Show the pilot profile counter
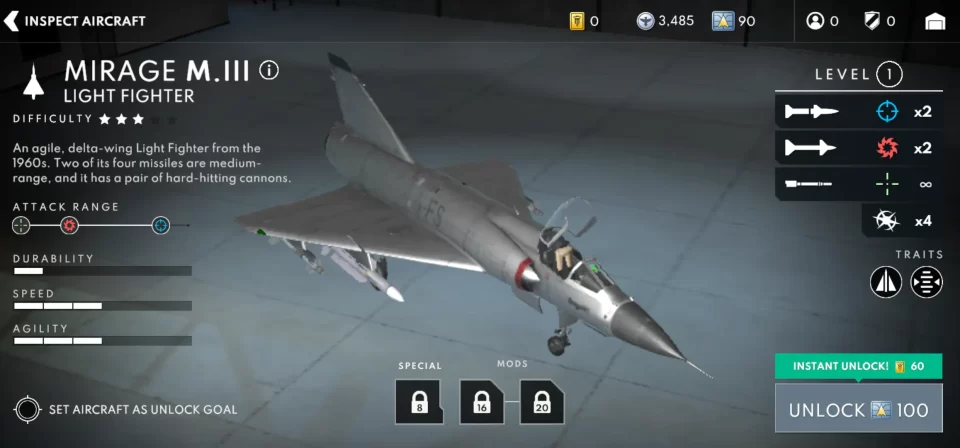 click(822, 21)
